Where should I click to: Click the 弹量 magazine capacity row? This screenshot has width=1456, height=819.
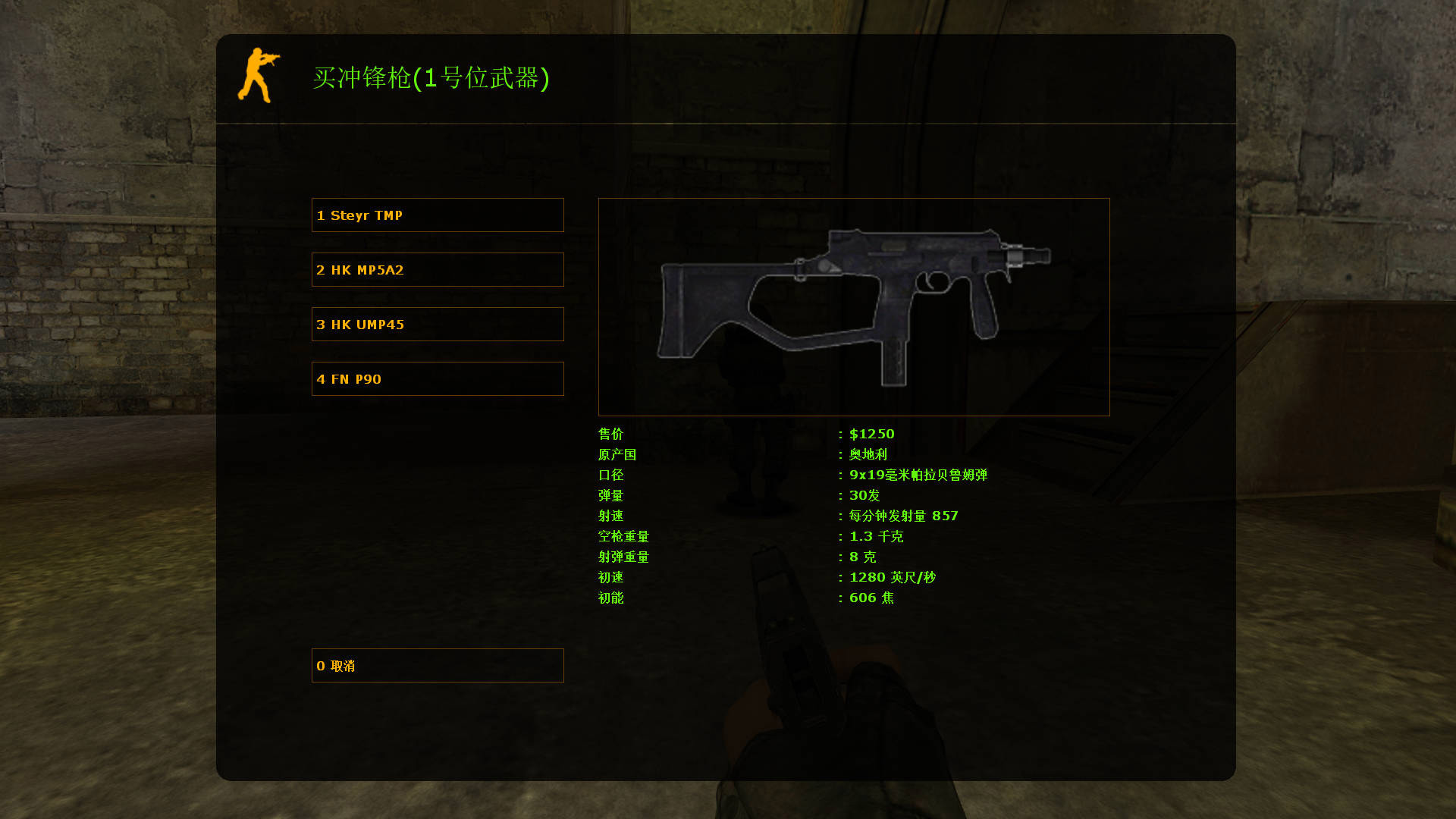(x=610, y=495)
